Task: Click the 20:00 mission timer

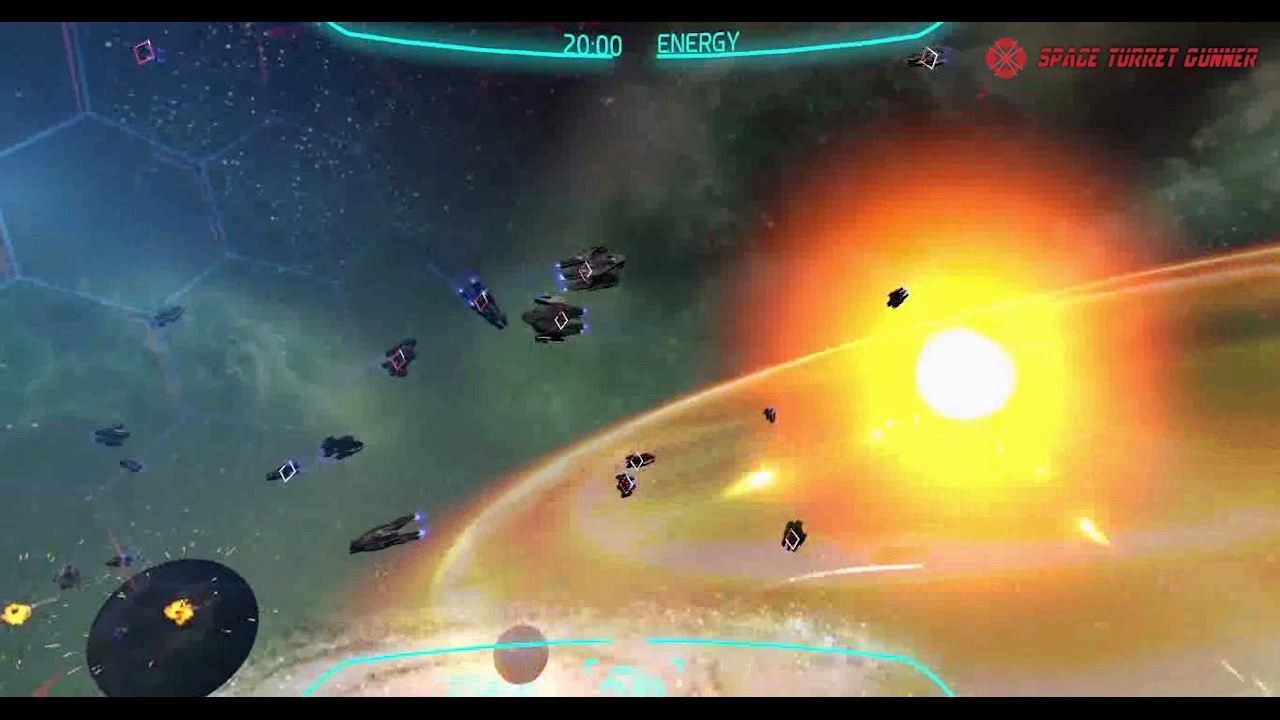Action: 592,44
